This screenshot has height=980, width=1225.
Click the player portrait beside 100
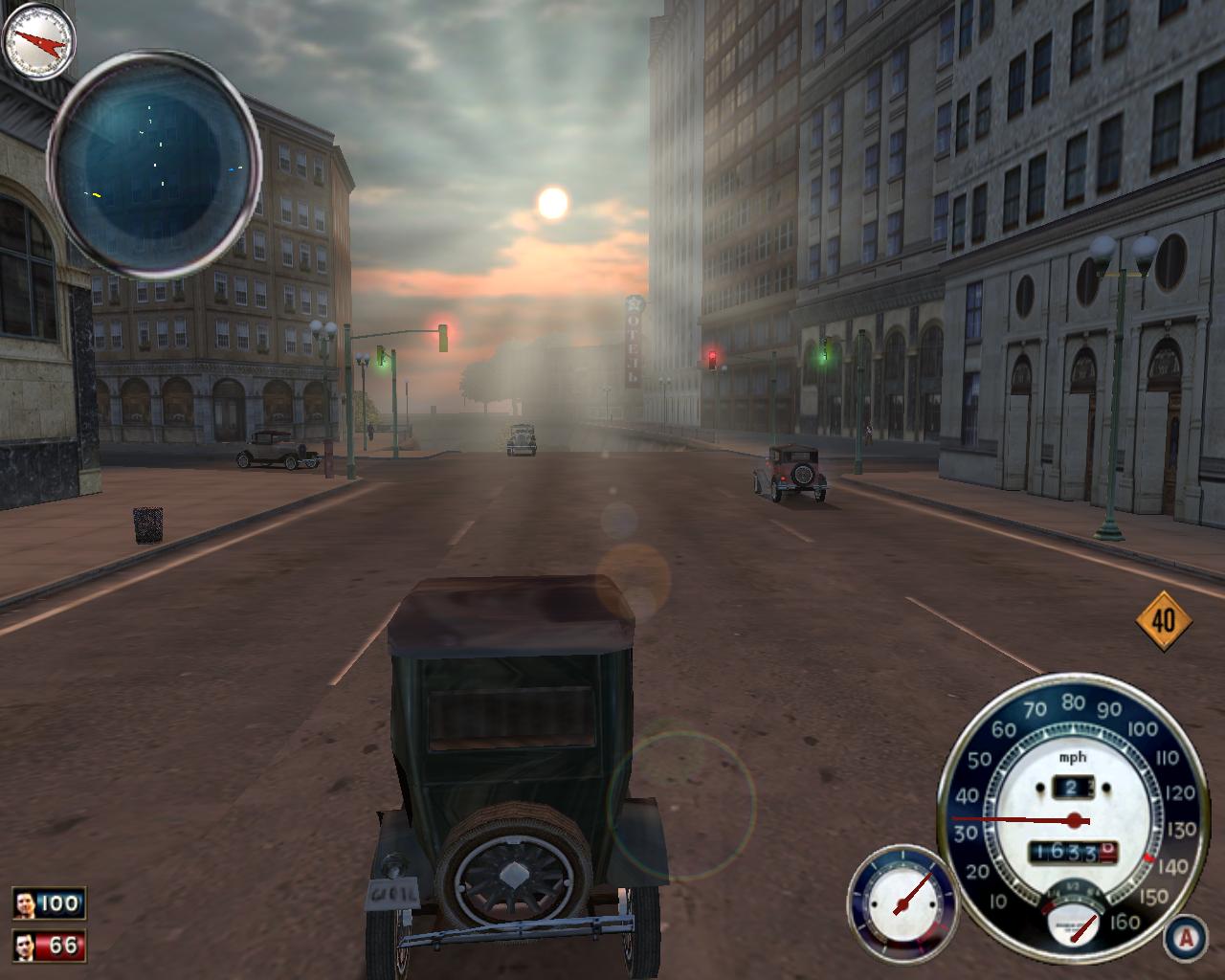26,903
